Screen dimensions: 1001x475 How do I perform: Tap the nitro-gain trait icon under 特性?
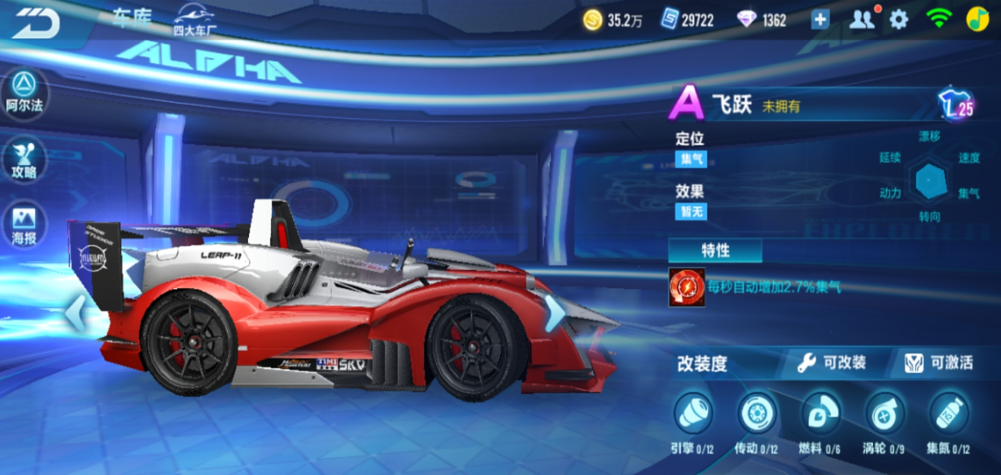tap(687, 287)
